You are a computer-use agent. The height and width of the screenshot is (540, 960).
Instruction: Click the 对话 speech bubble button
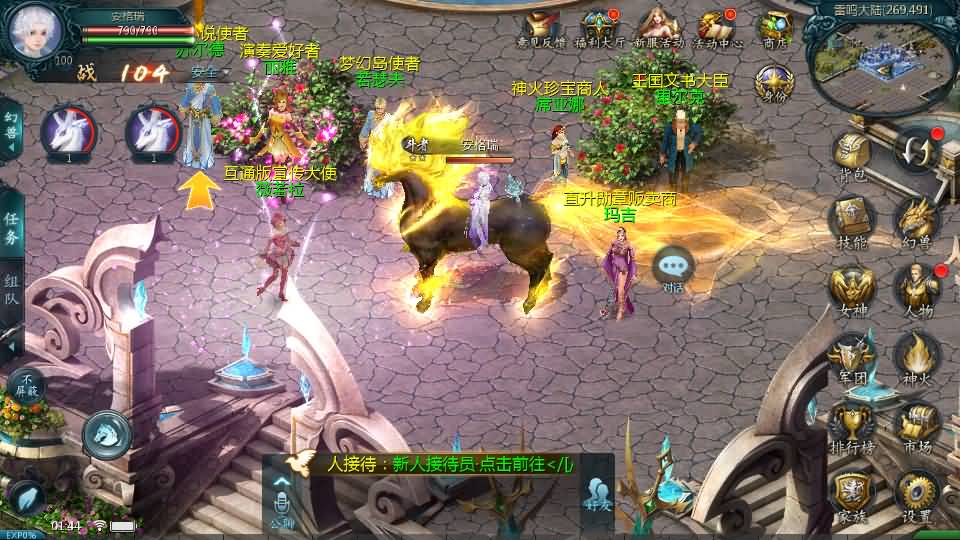click(x=674, y=267)
